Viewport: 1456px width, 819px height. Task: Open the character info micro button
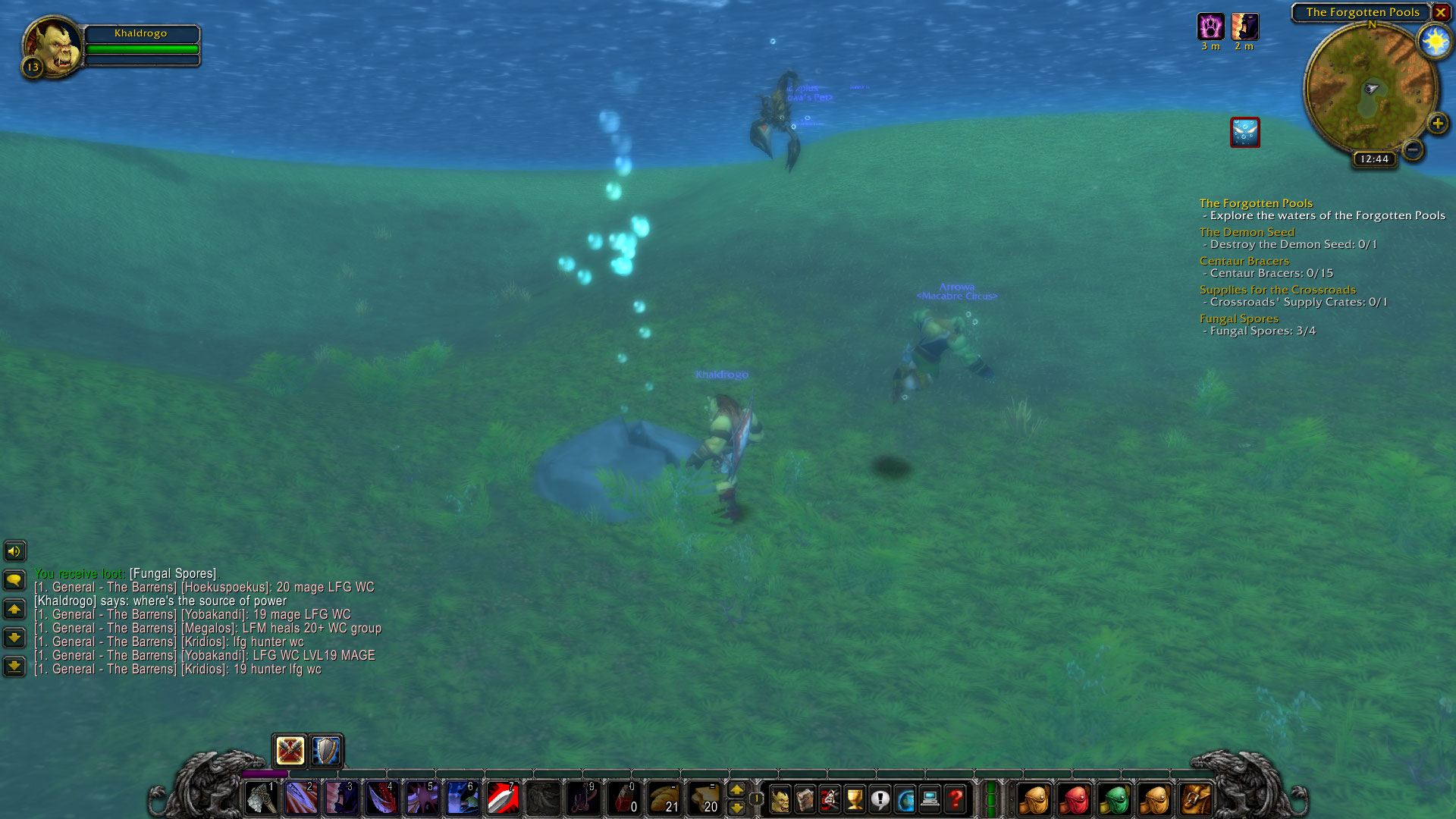click(x=780, y=799)
